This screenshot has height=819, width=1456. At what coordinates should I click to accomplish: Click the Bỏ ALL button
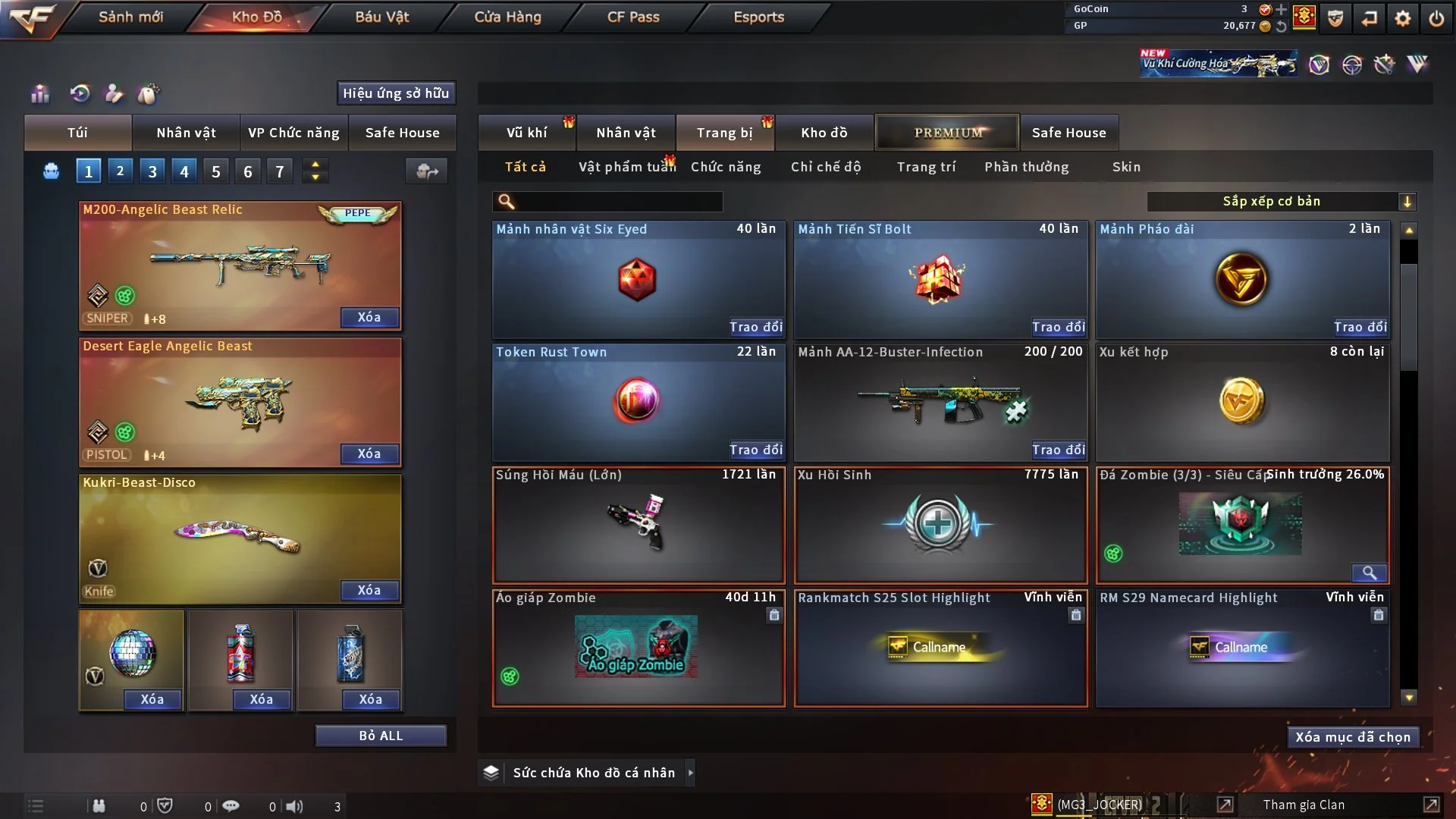(x=381, y=736)
